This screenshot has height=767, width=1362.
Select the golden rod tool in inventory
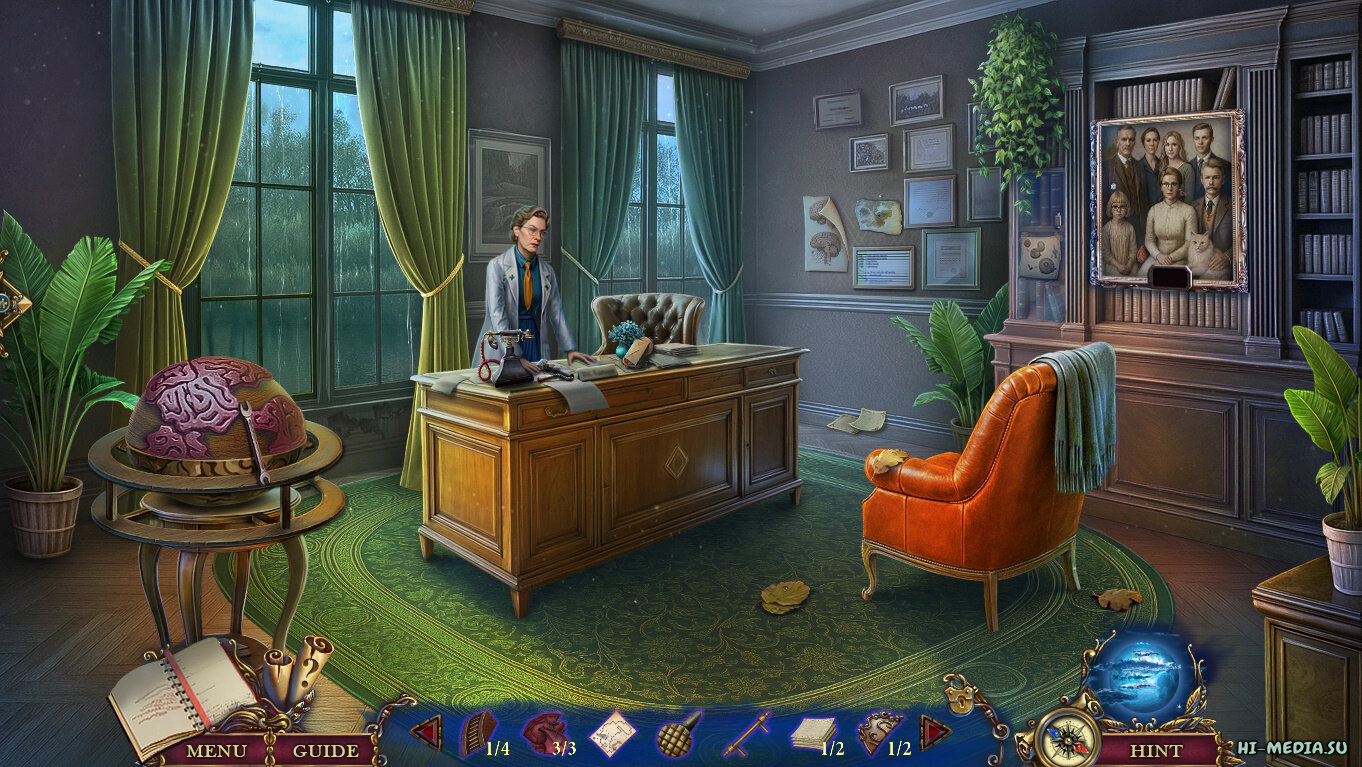(x=745, y=735)
